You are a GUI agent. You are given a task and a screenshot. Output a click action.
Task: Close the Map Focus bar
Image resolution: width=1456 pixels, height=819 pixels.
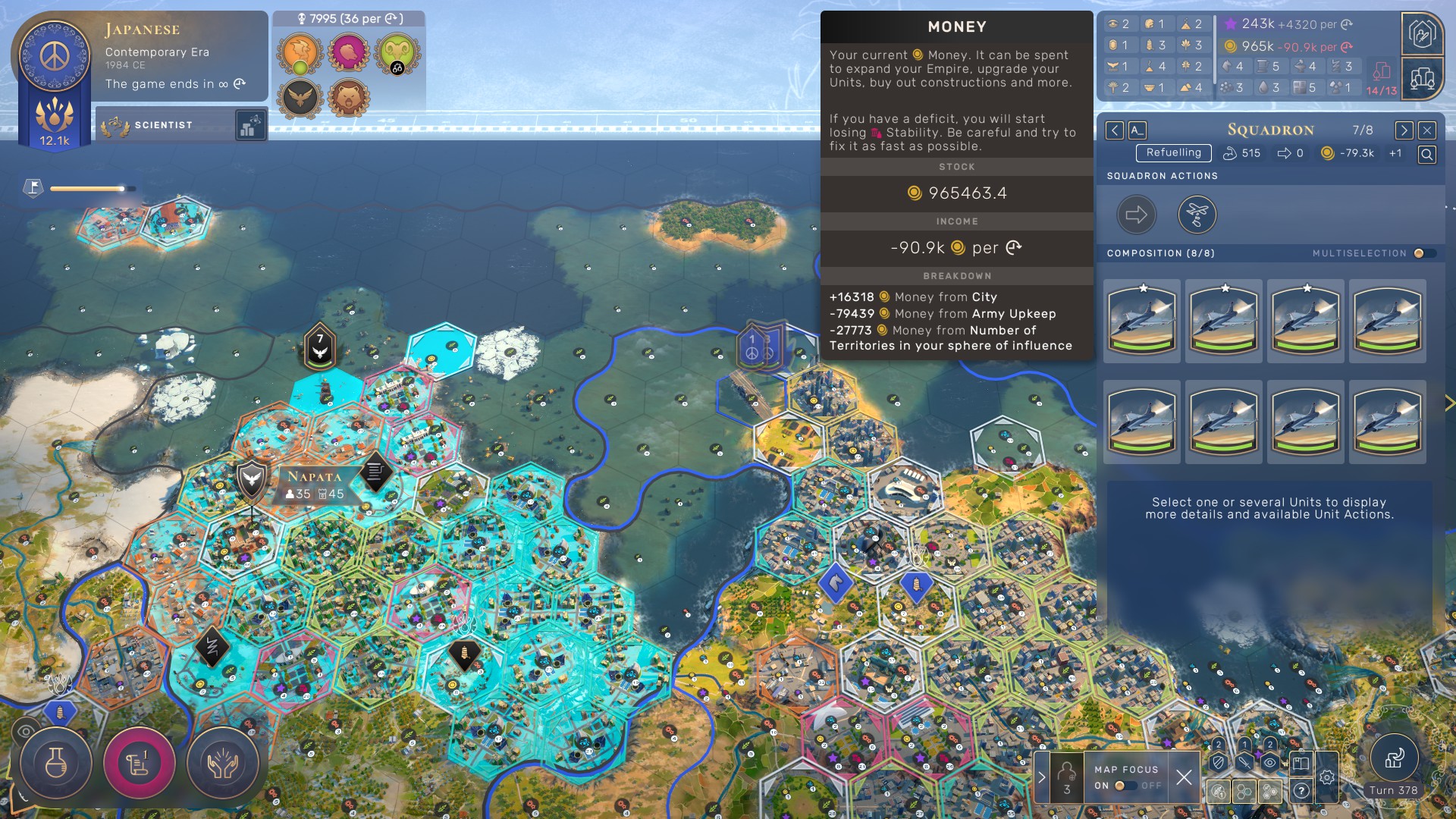1184,777
